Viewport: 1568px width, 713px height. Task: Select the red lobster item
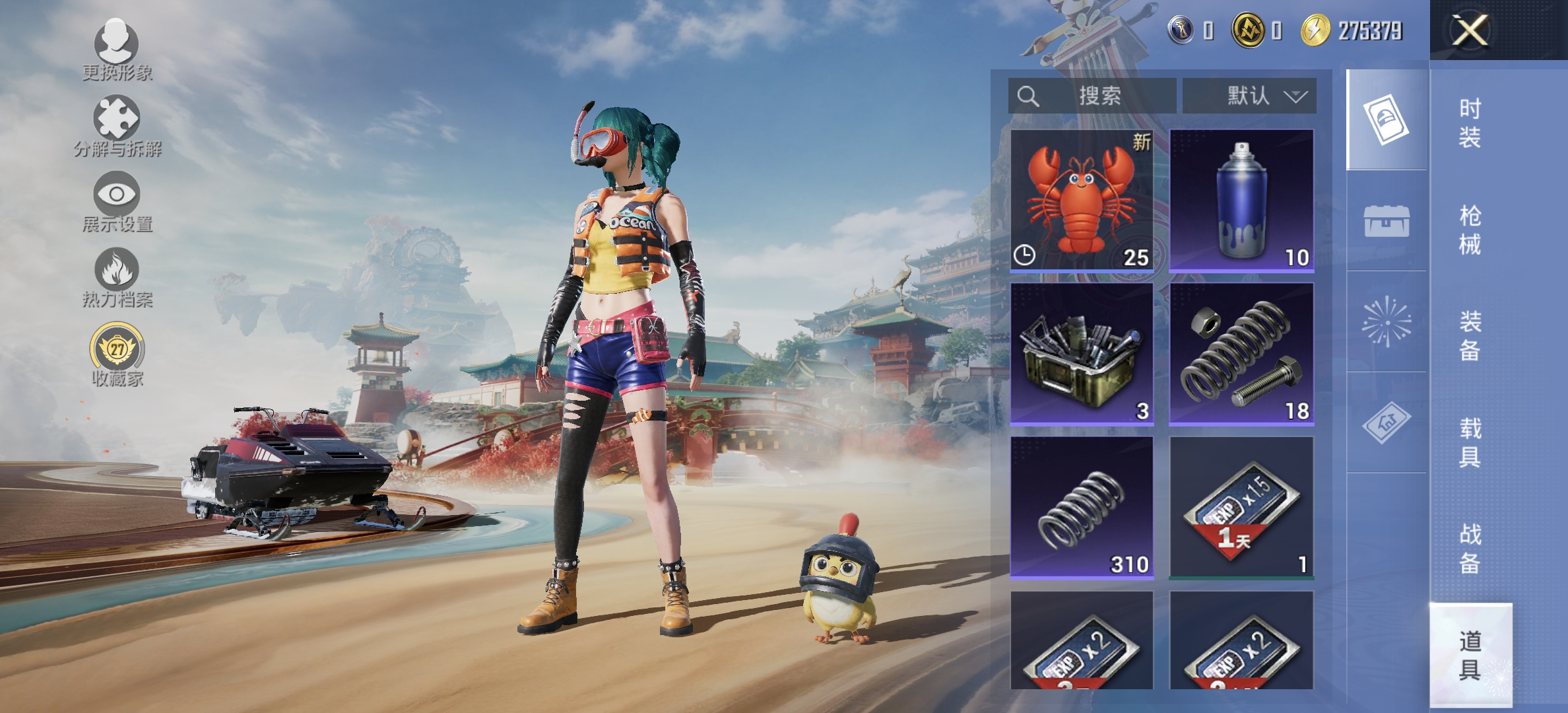[1082, 200]
